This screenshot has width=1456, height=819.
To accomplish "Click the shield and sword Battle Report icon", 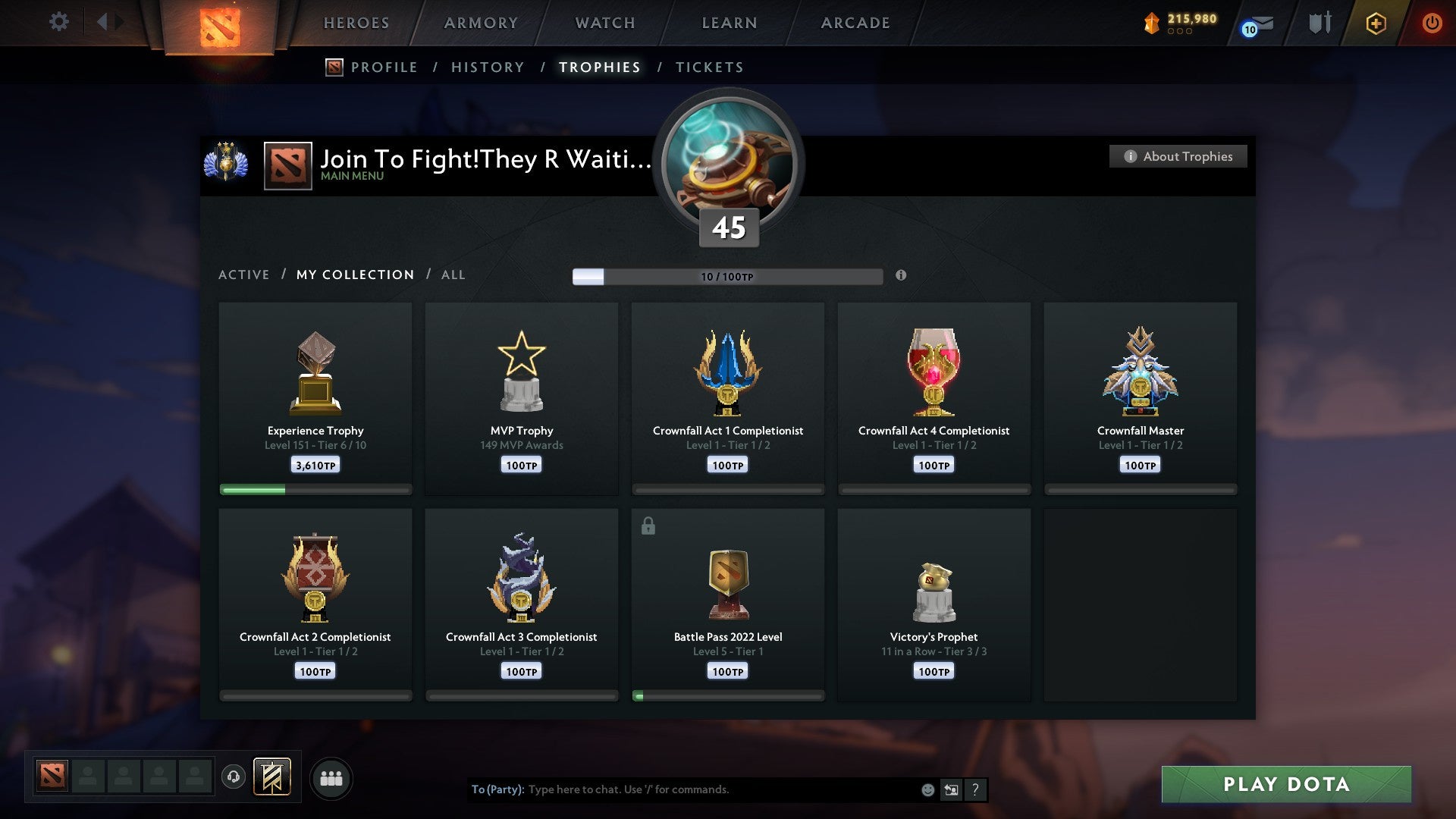I will click(1319, 23).
